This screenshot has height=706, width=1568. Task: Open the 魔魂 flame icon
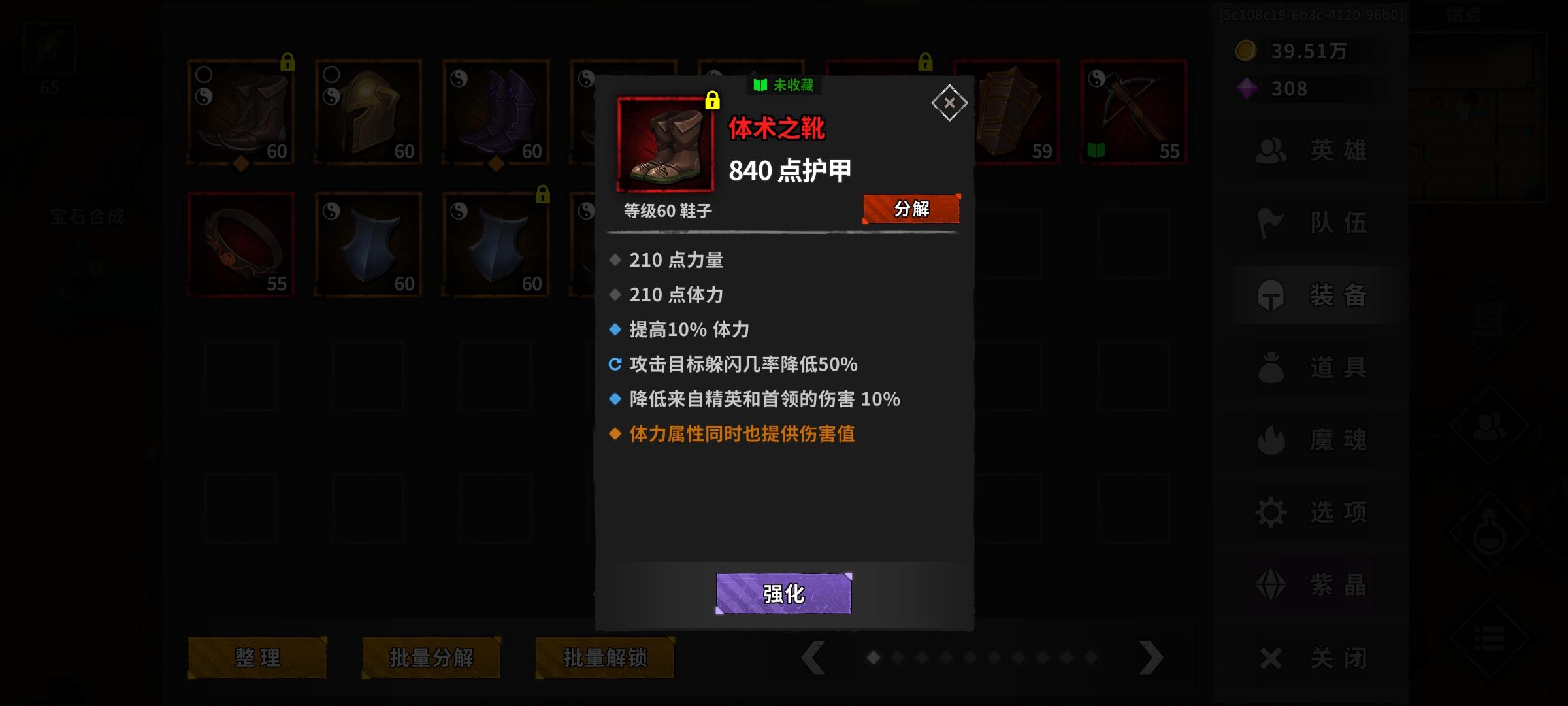pos(1271,439)
